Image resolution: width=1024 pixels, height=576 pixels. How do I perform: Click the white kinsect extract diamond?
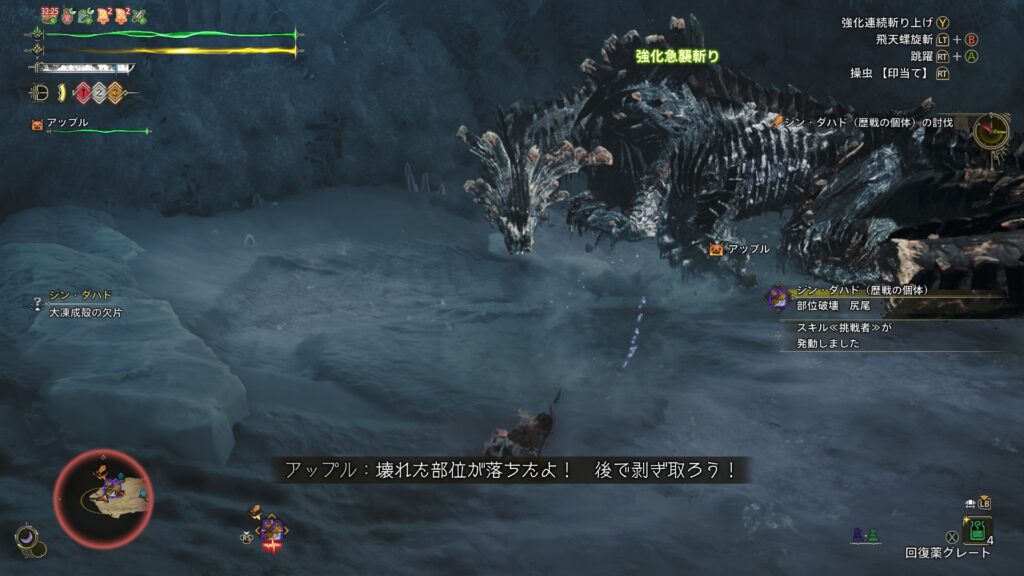[99, 93]
